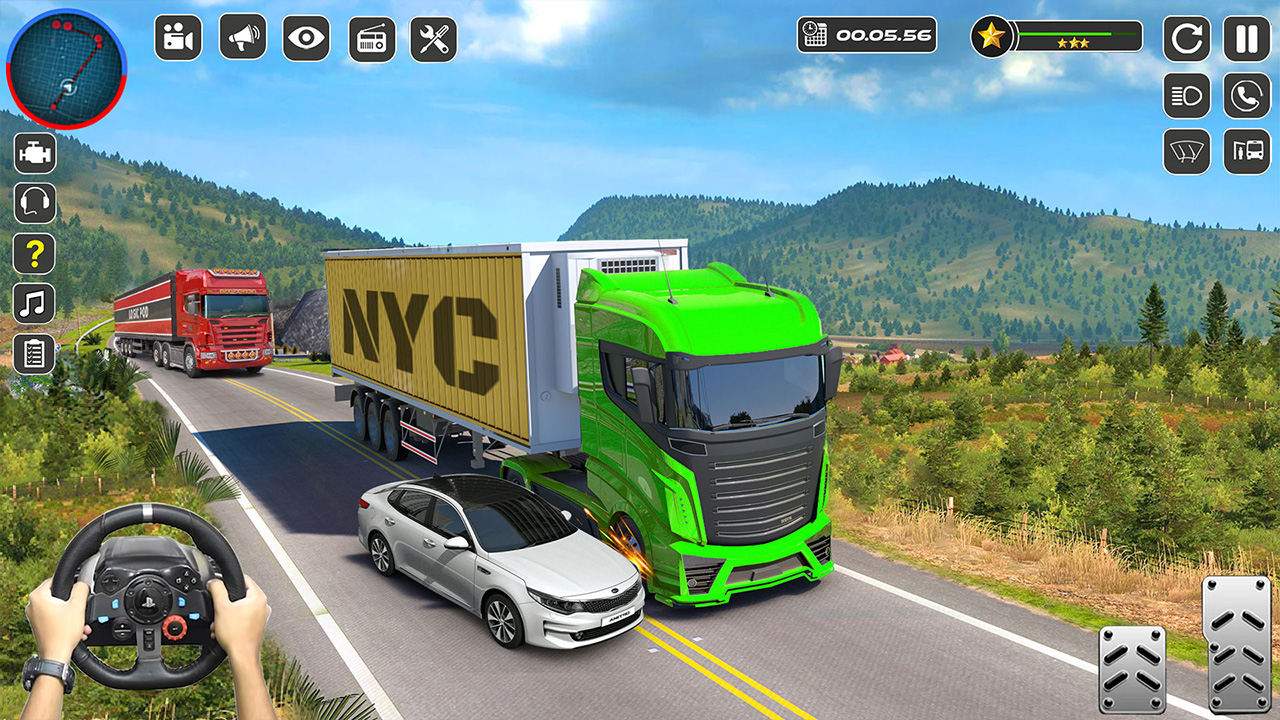The width and height of the screenshot is (1280, 720).
Task: Activate the windshield wipers
Action: click(x=1186, y=152)
